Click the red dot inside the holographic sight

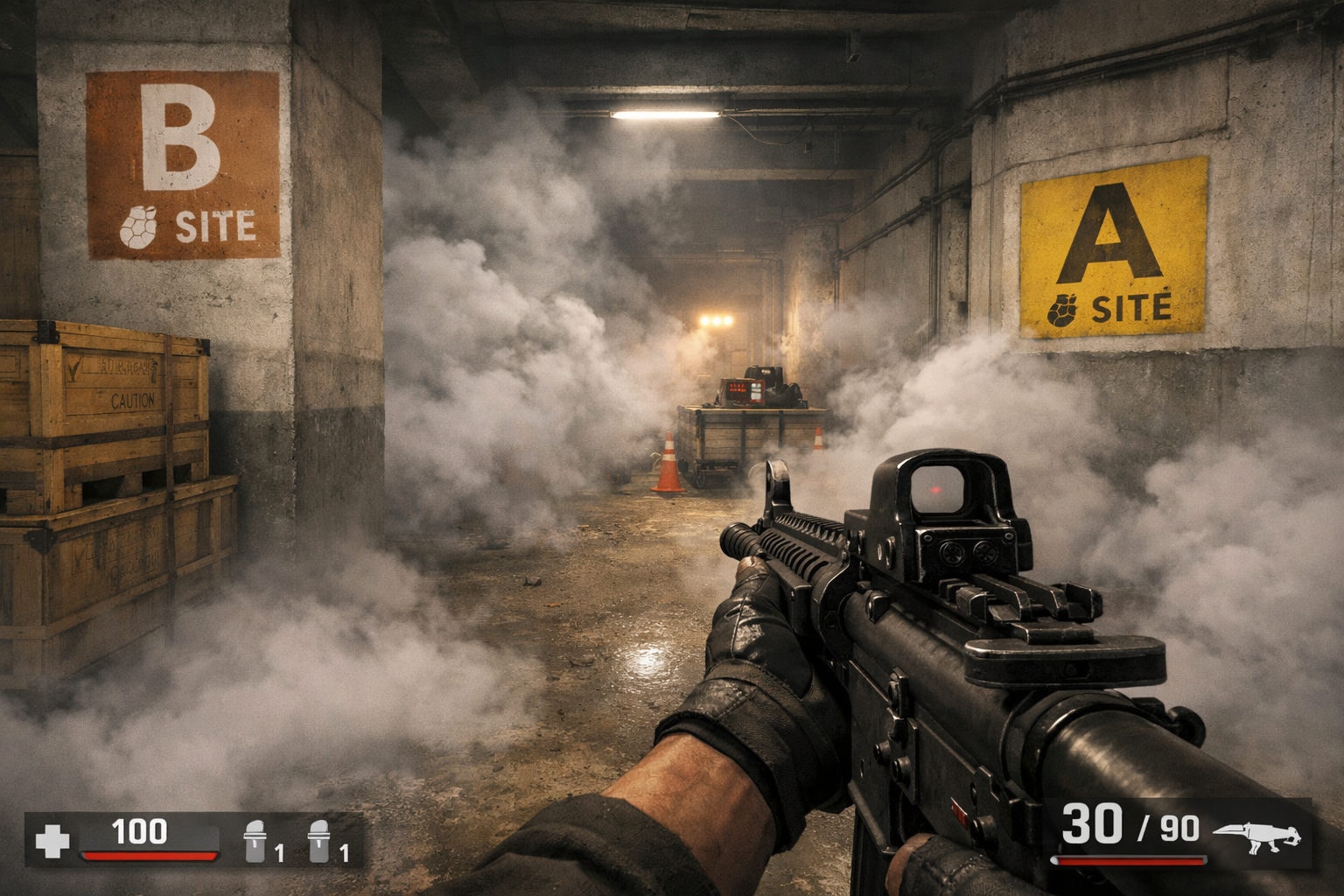pyautogui.click(x=935, y=492)
